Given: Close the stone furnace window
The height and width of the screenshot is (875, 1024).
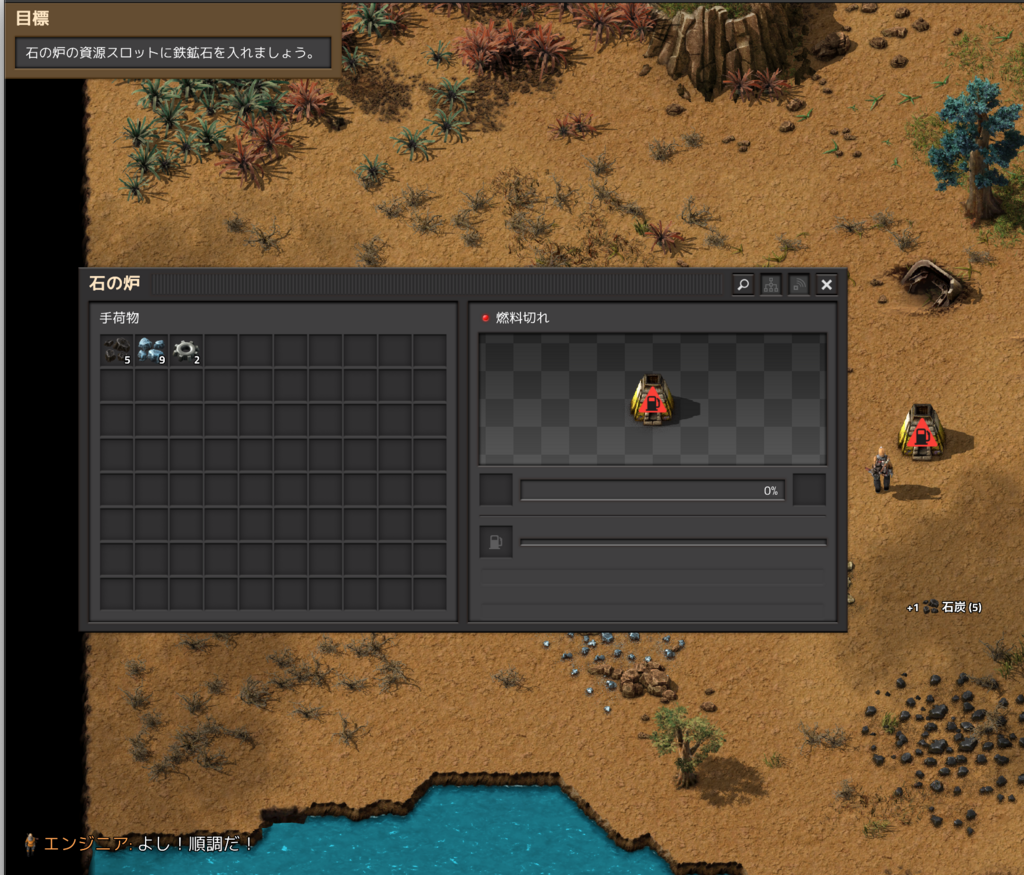Looking at the screenshot, I should click(x=826, y=285).
